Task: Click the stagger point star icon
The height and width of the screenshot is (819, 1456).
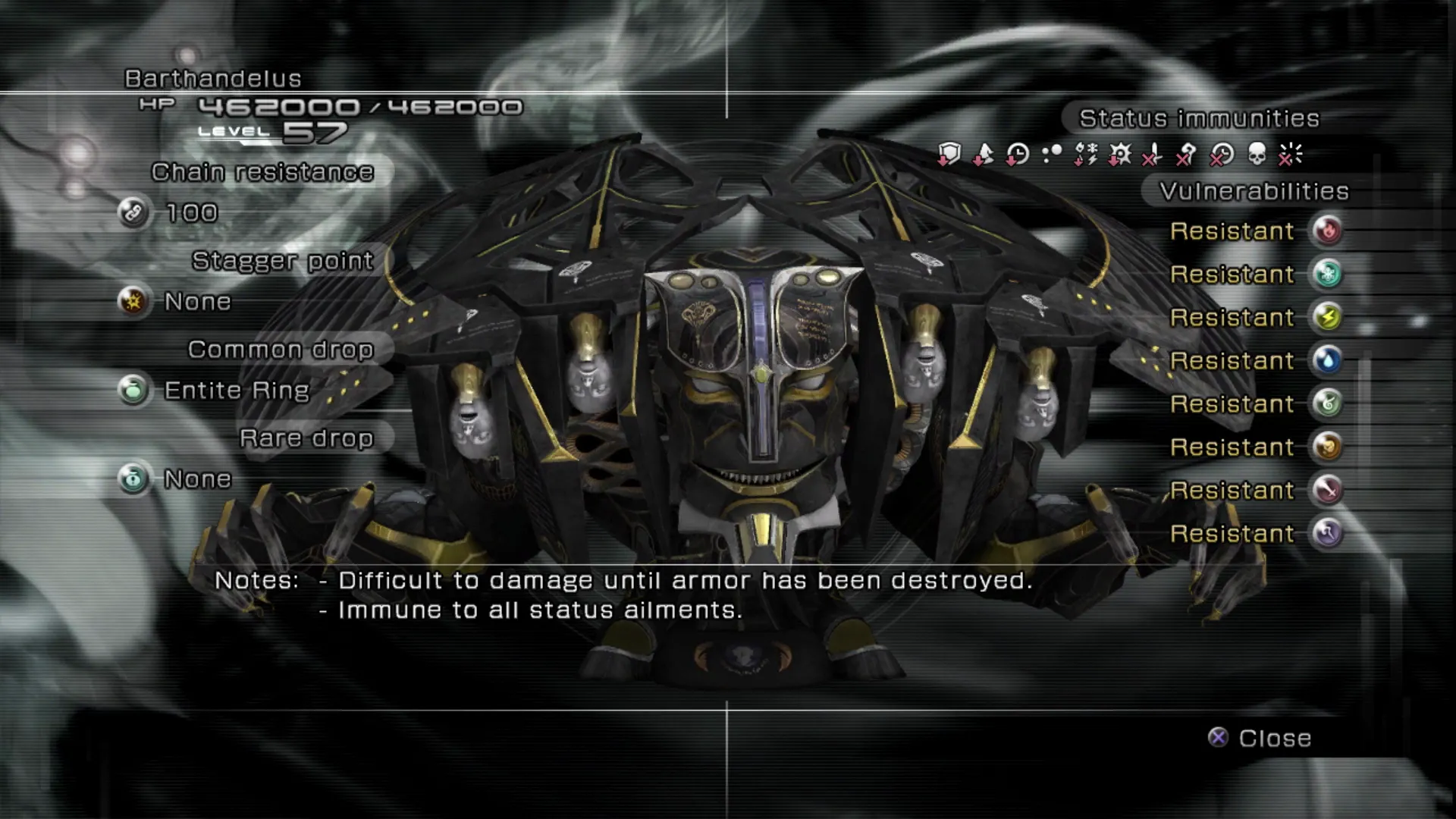Action: tap(133, 302)
